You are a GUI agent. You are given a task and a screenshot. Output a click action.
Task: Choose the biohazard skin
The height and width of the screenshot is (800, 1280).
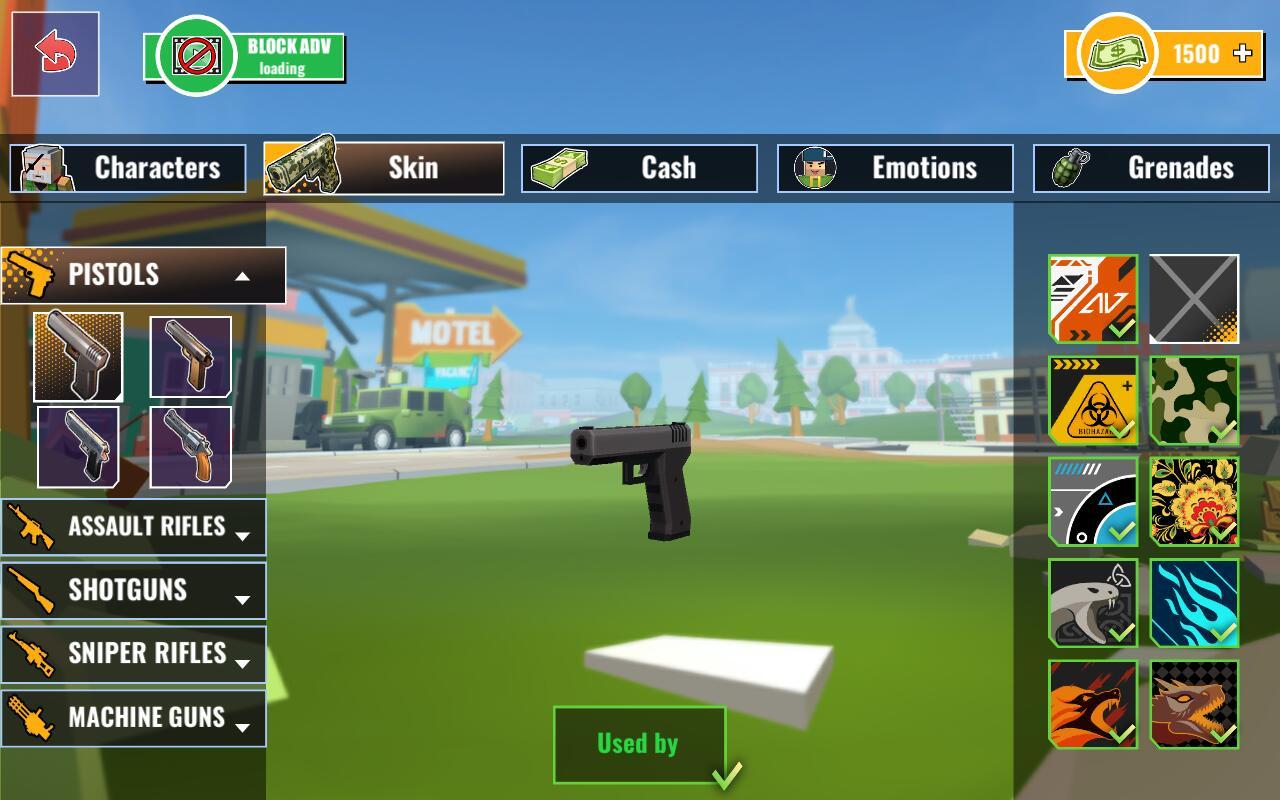click(1093, 401)
